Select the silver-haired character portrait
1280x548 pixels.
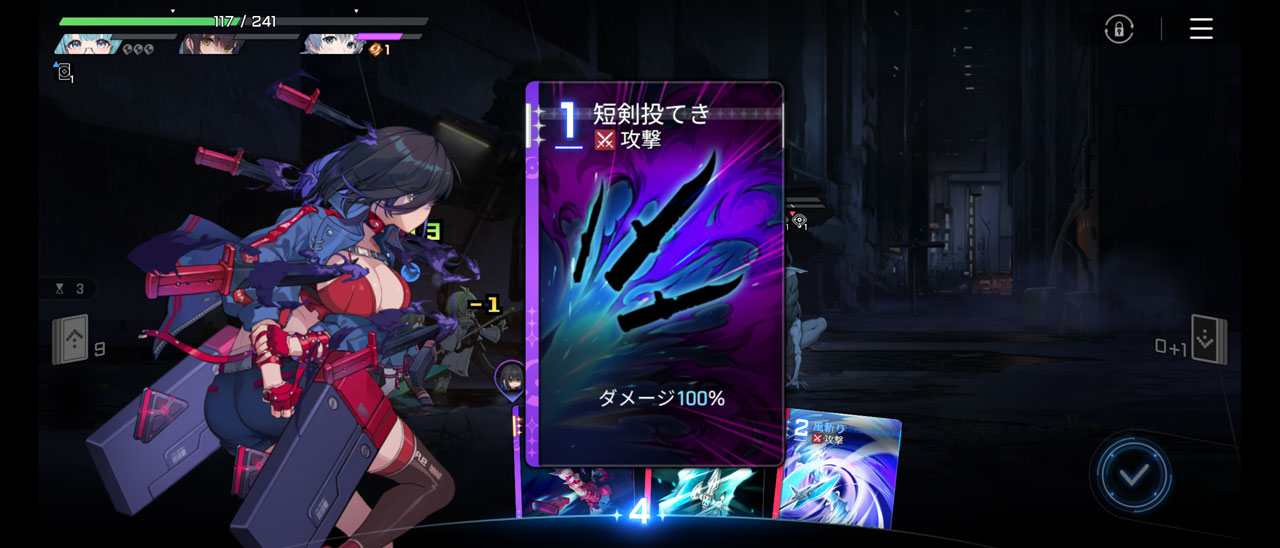point(330,44)
